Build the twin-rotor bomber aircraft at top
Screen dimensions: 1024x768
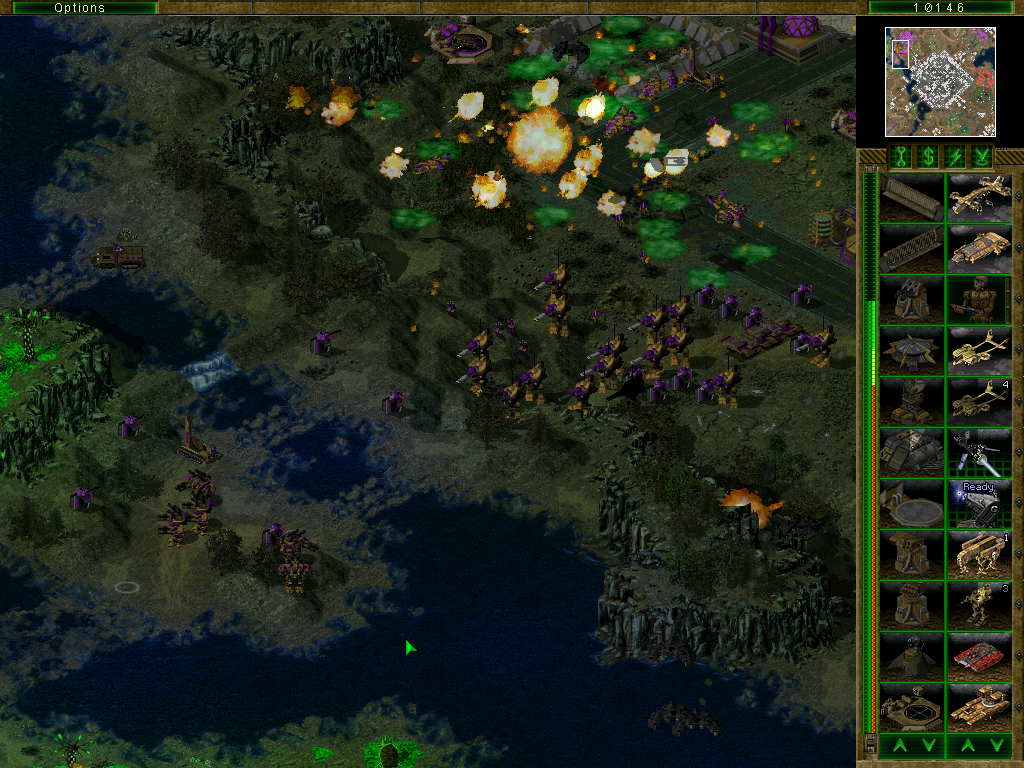coord(979,198)
